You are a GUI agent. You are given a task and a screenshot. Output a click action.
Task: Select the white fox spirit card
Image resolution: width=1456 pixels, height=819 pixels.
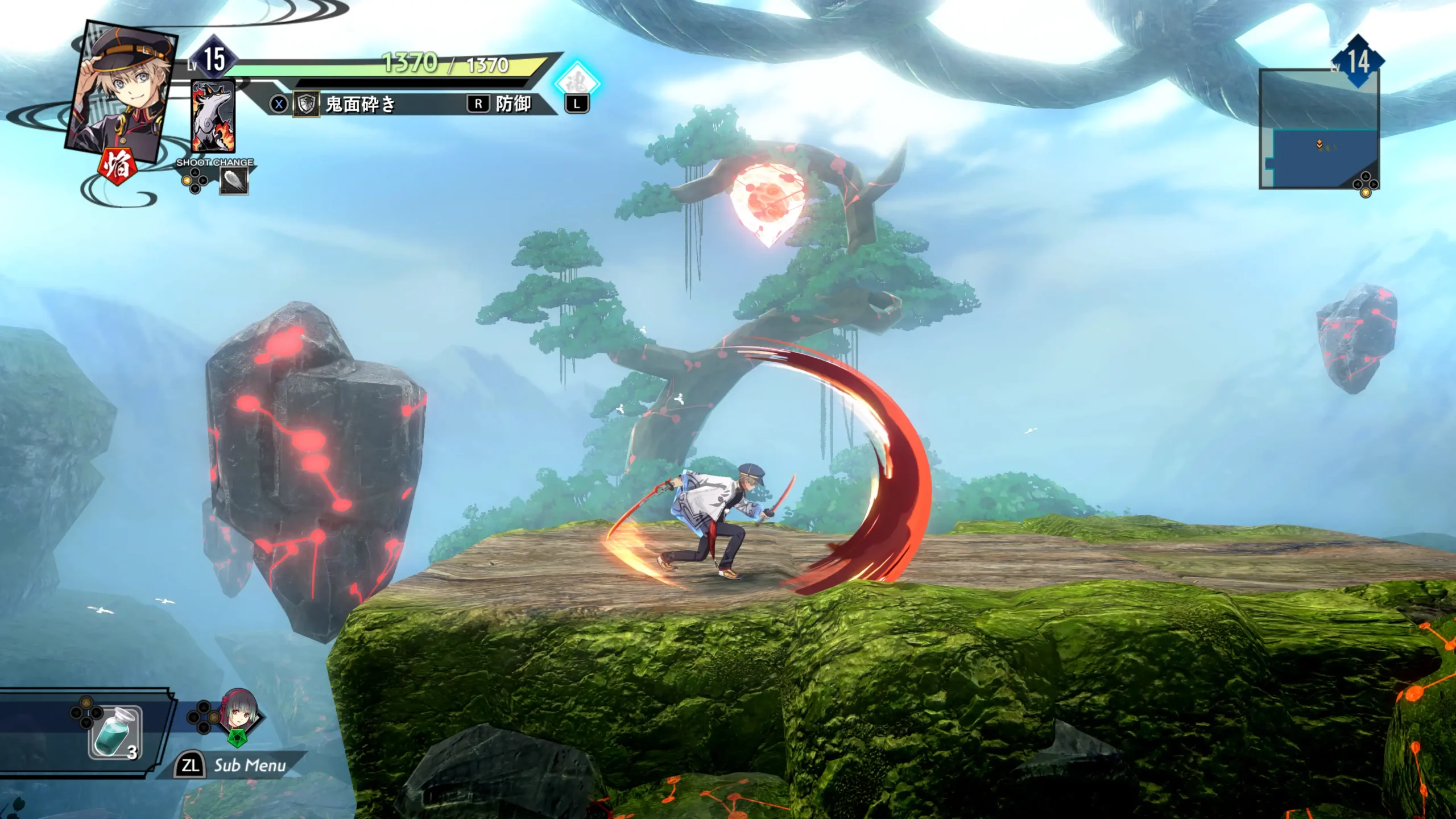click(x=213, y=117)
